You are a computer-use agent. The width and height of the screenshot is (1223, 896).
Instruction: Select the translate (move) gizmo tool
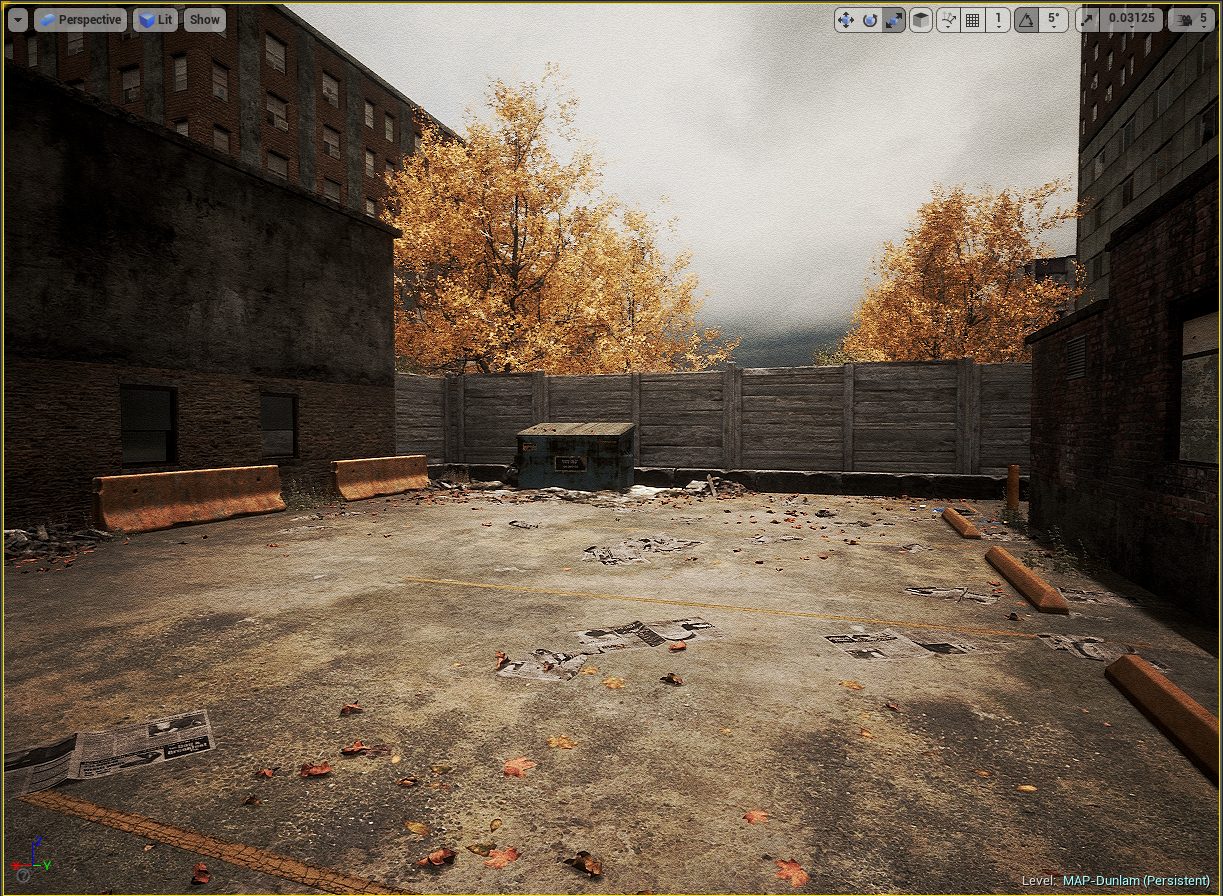[x=846, y=19]
